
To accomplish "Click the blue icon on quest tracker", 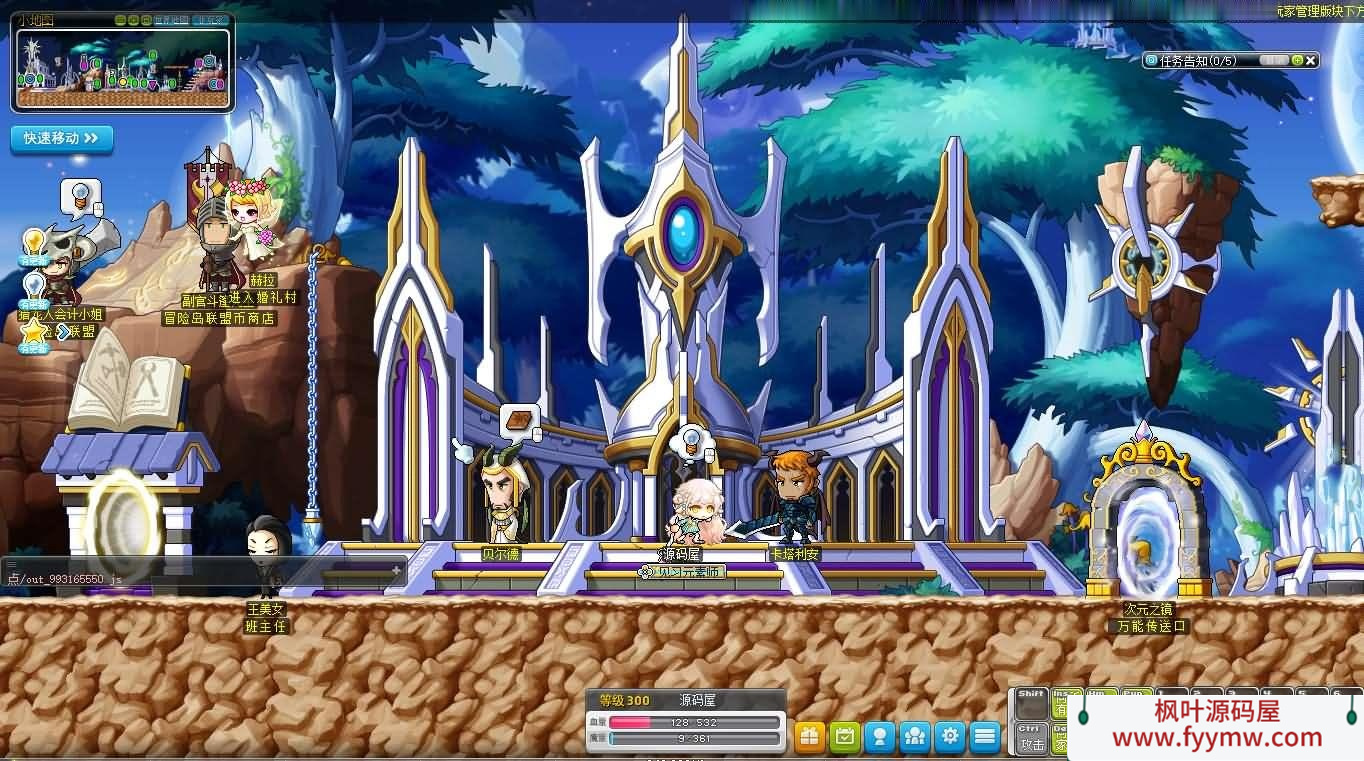I will pos(1152,60).
